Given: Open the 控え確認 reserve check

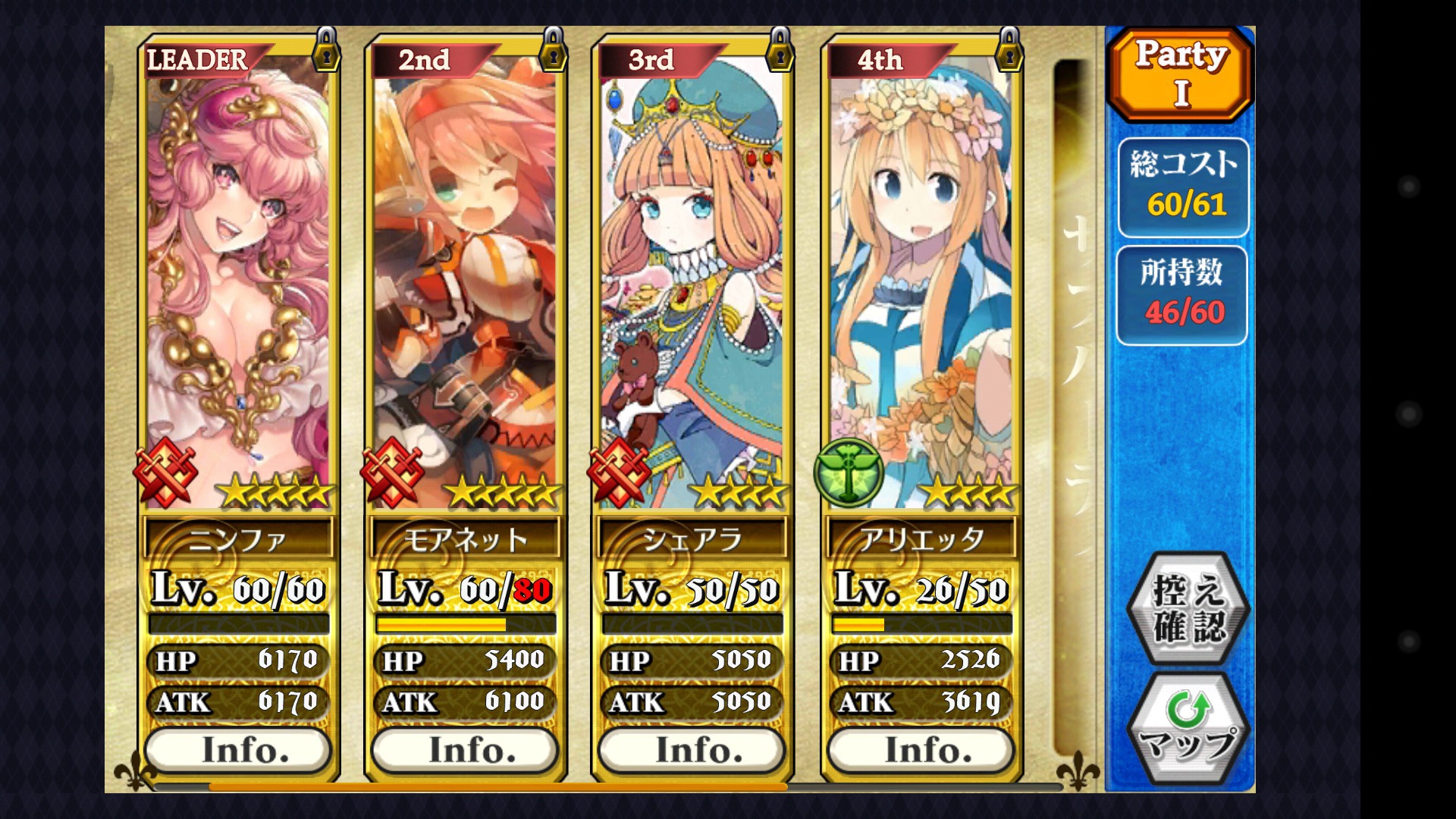Looking at the screenshot, I should [x=1188, y=608].
